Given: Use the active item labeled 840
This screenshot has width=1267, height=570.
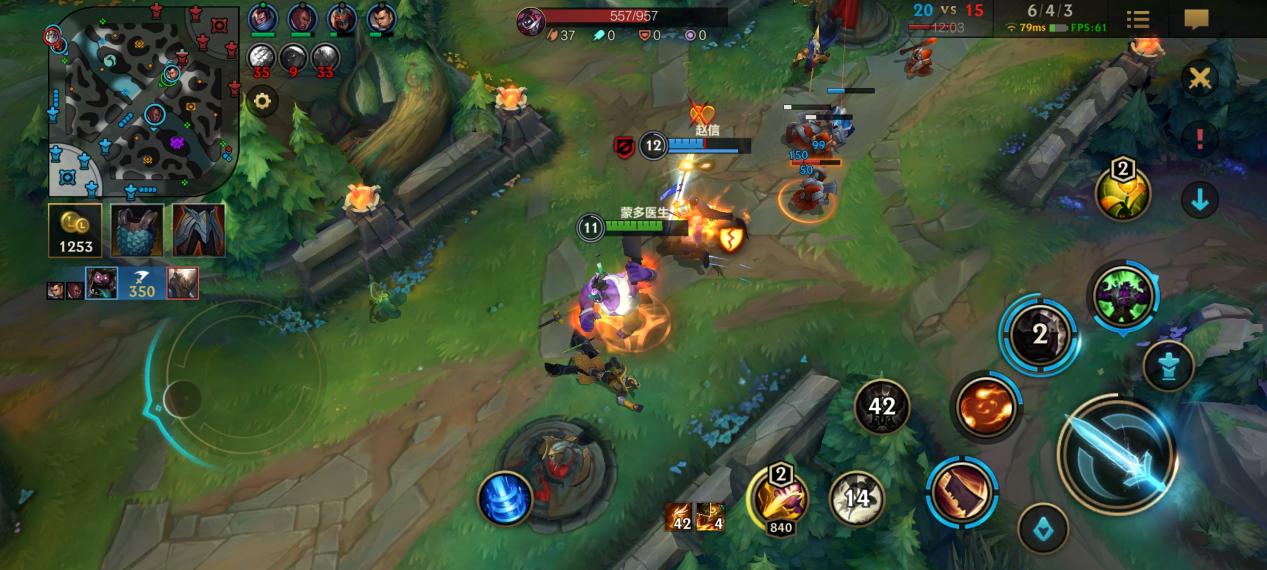Looking at the screenshot, I should coord(781,496).
